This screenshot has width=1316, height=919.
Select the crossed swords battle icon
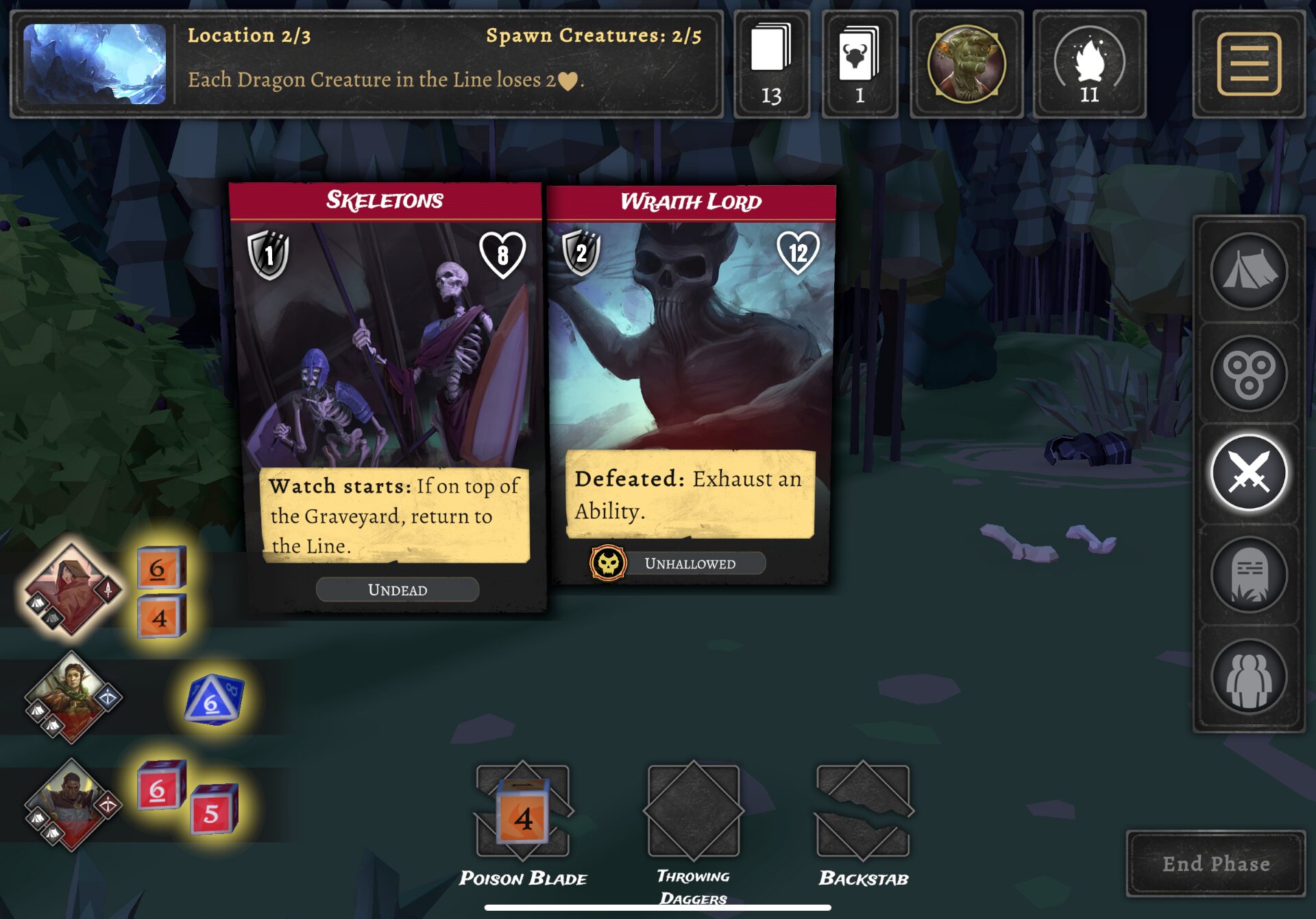(1248, 473)
